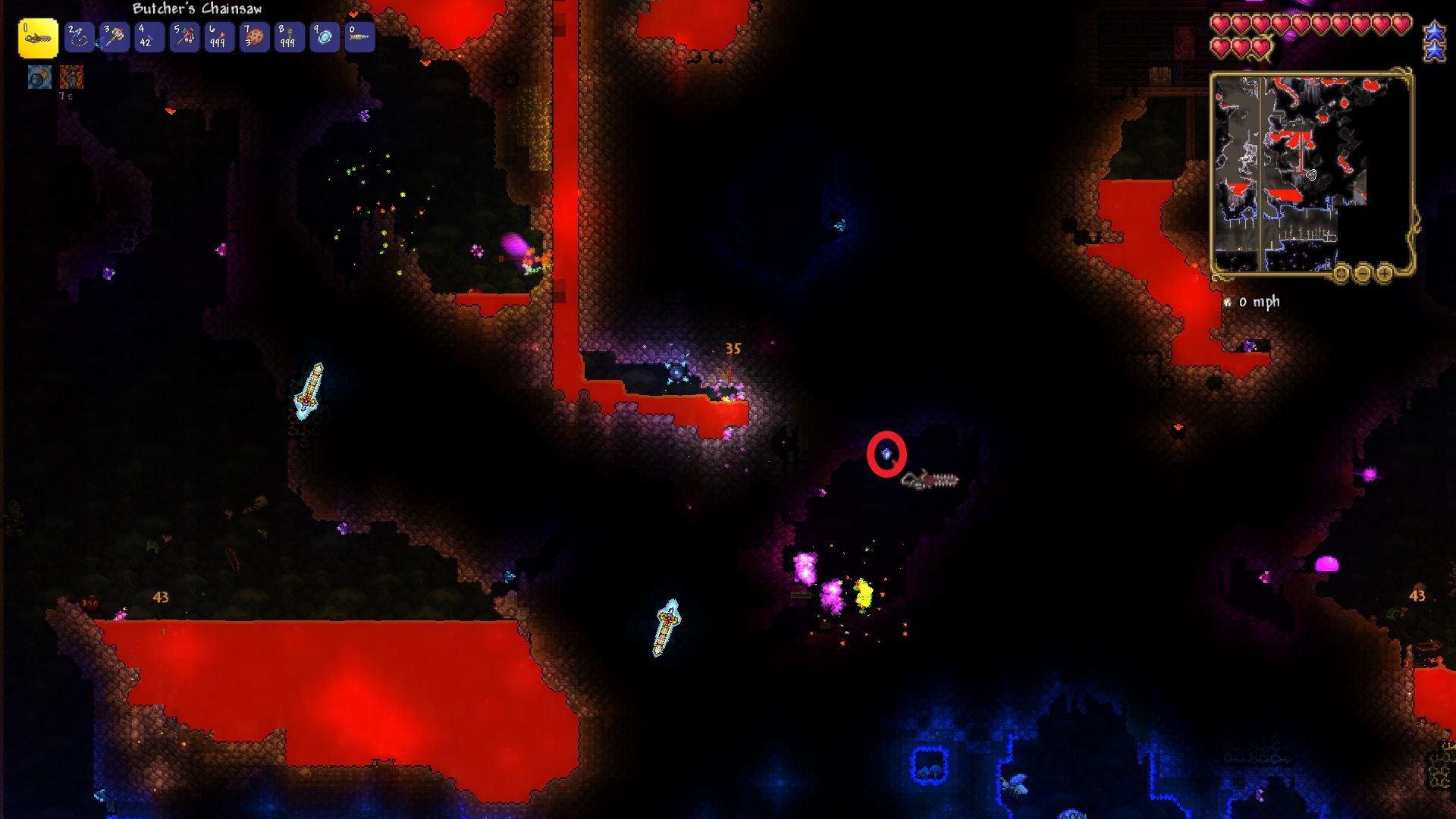Screen dimensions: 1456x819
Task: Equip the red staff in slot 5
Action: pyautogui.click(x=184, y=36)
